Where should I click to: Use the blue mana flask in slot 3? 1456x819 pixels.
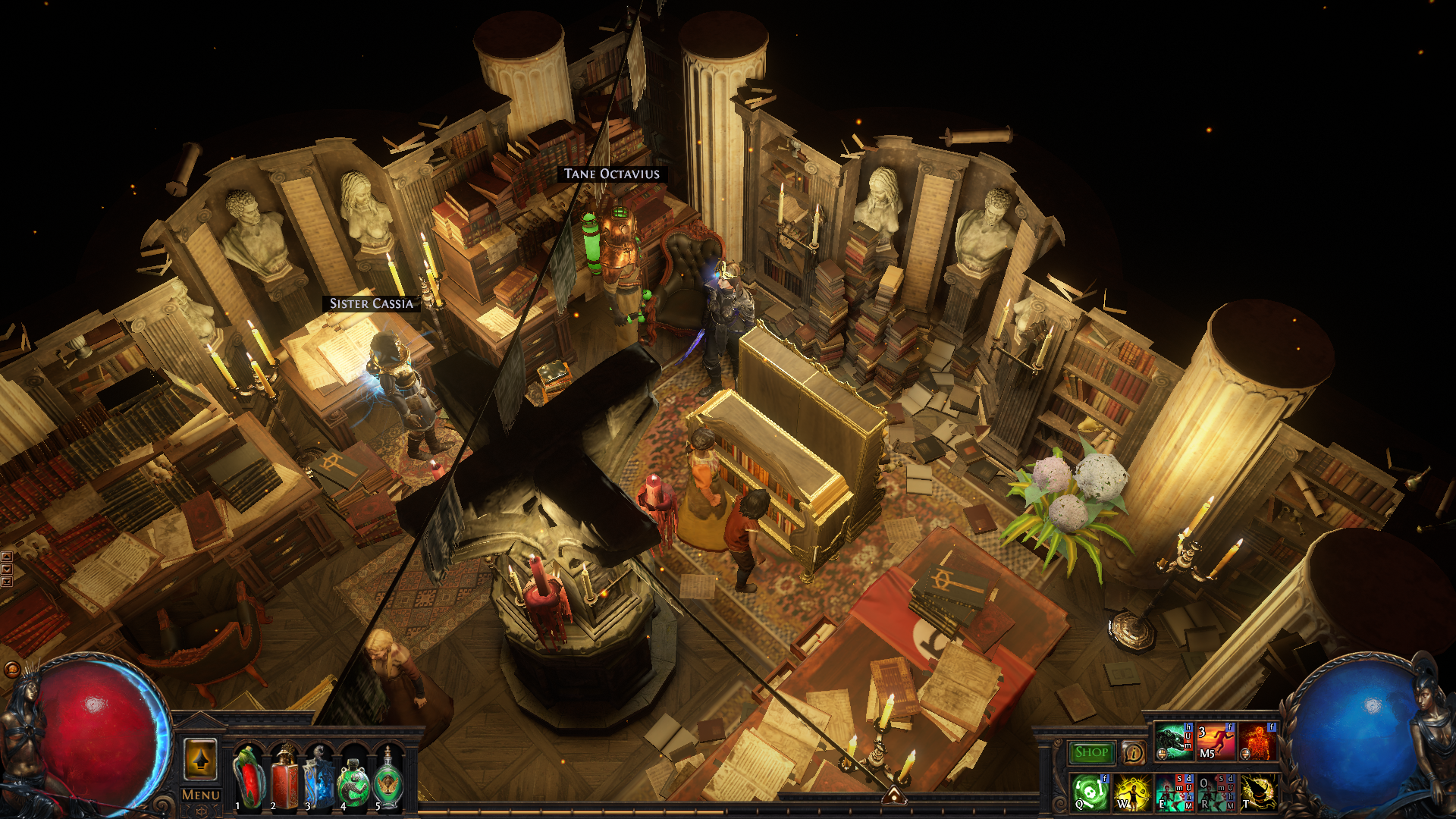pyautogui.click(x=319, y=777)
